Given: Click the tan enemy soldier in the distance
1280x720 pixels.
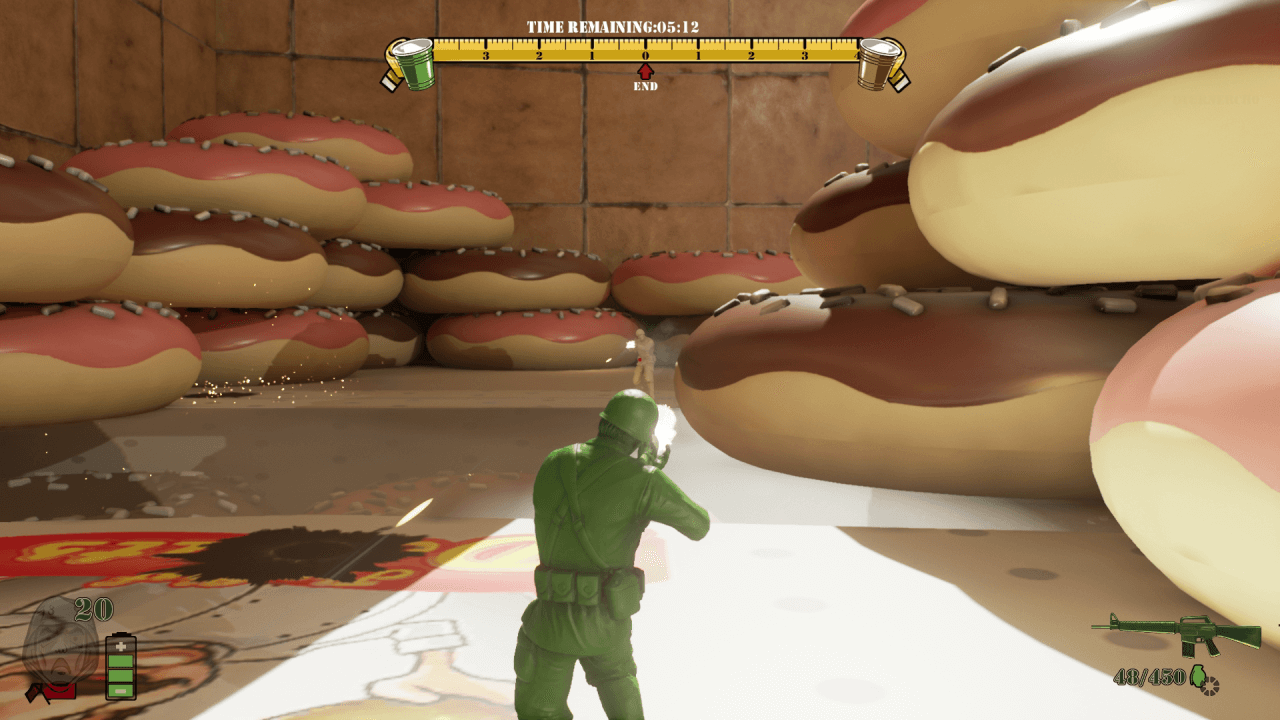Looking at the screenshot, I should tap(643, 355).
